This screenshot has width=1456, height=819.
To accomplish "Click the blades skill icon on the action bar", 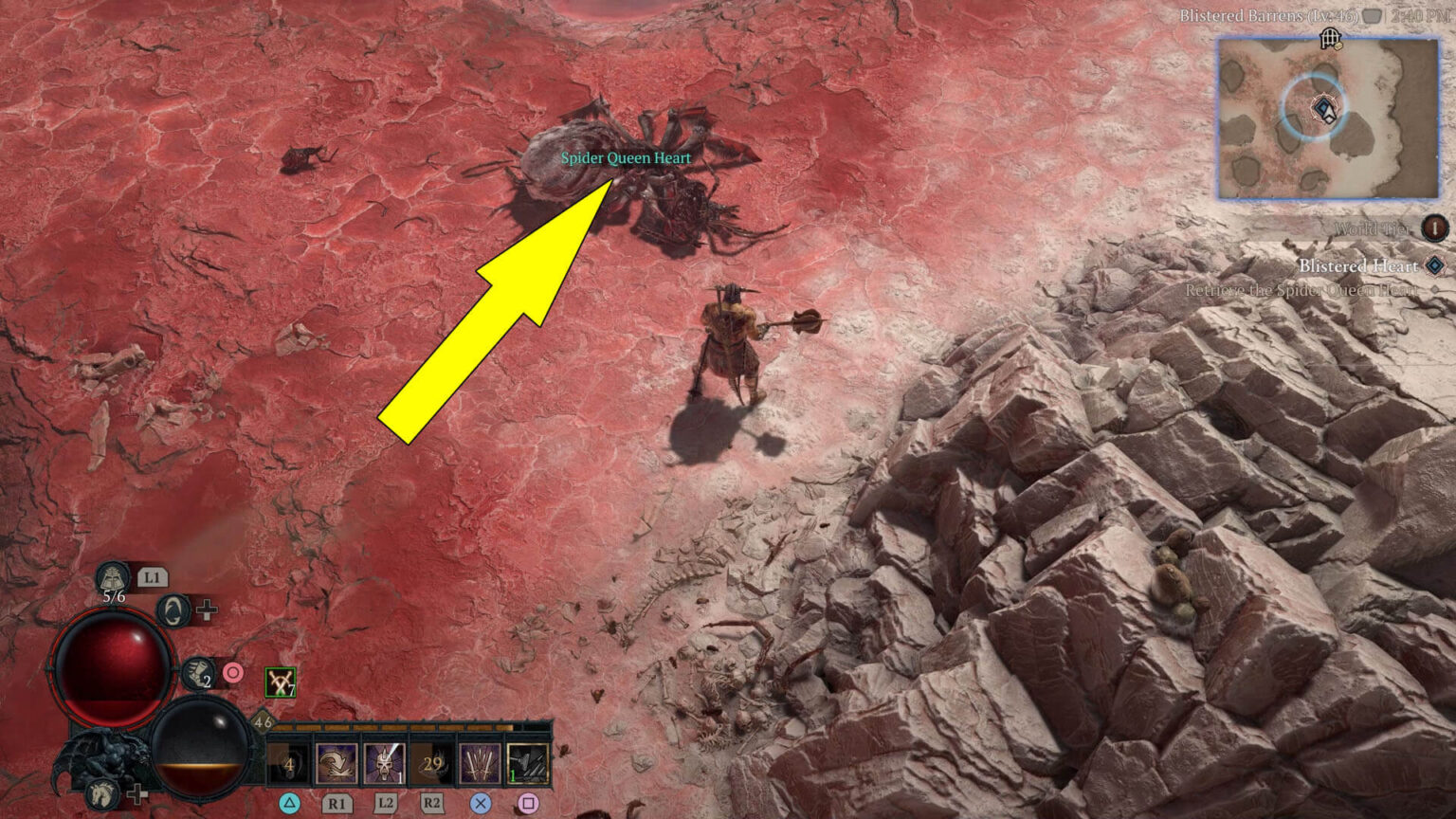I will tap(481, 762).
